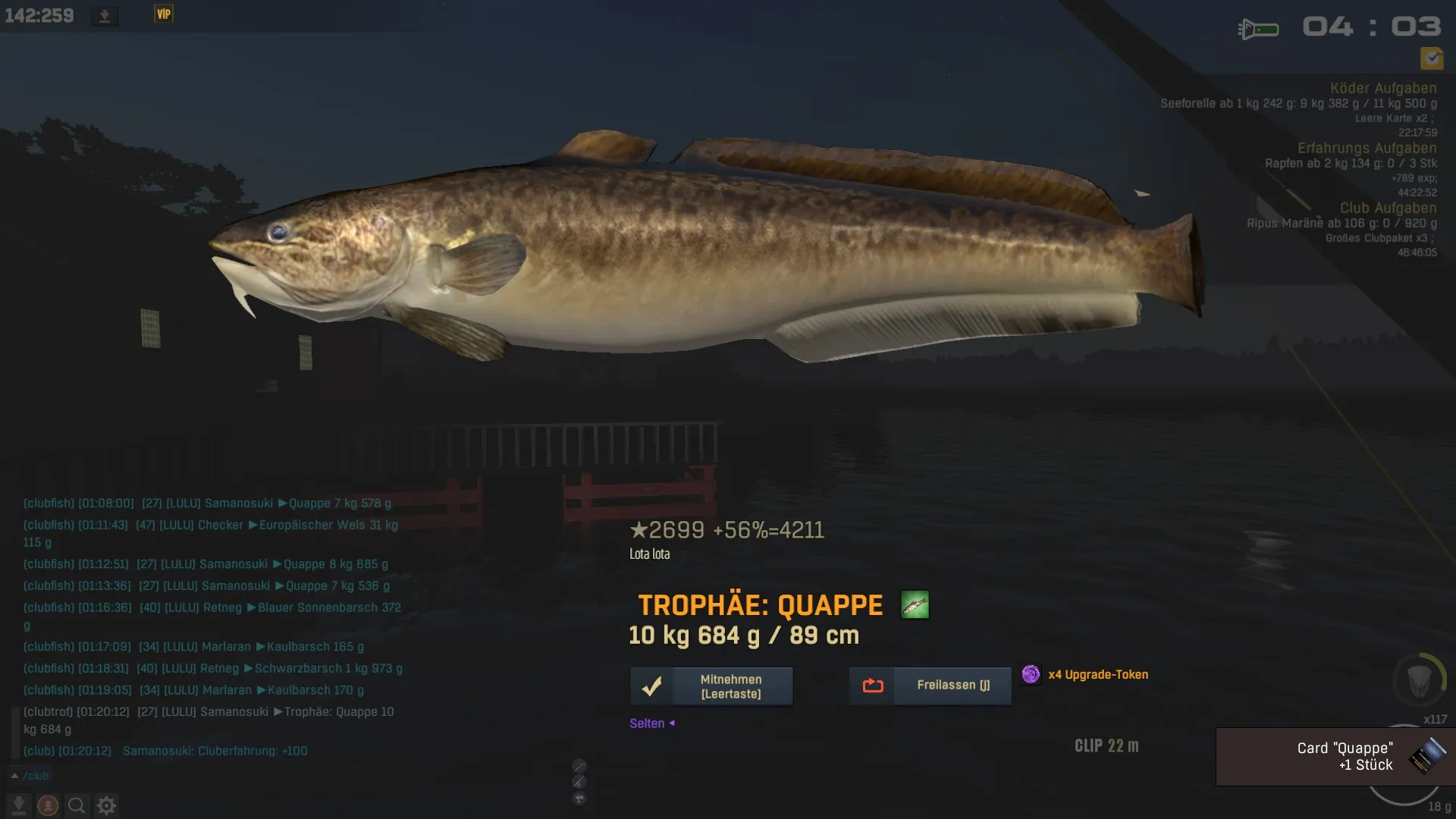Screen dimensions: 1456x819
Task: Click the download arrow icon below chat
Action: pos(19,805)
